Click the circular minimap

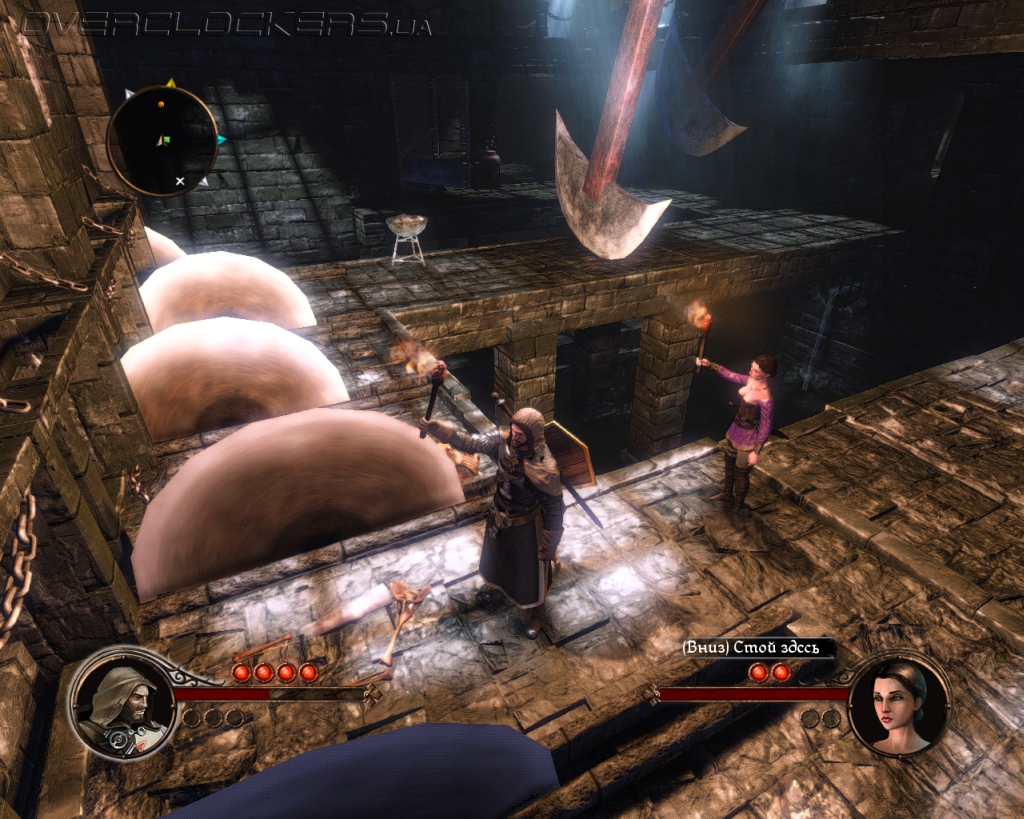pos(162,140)
